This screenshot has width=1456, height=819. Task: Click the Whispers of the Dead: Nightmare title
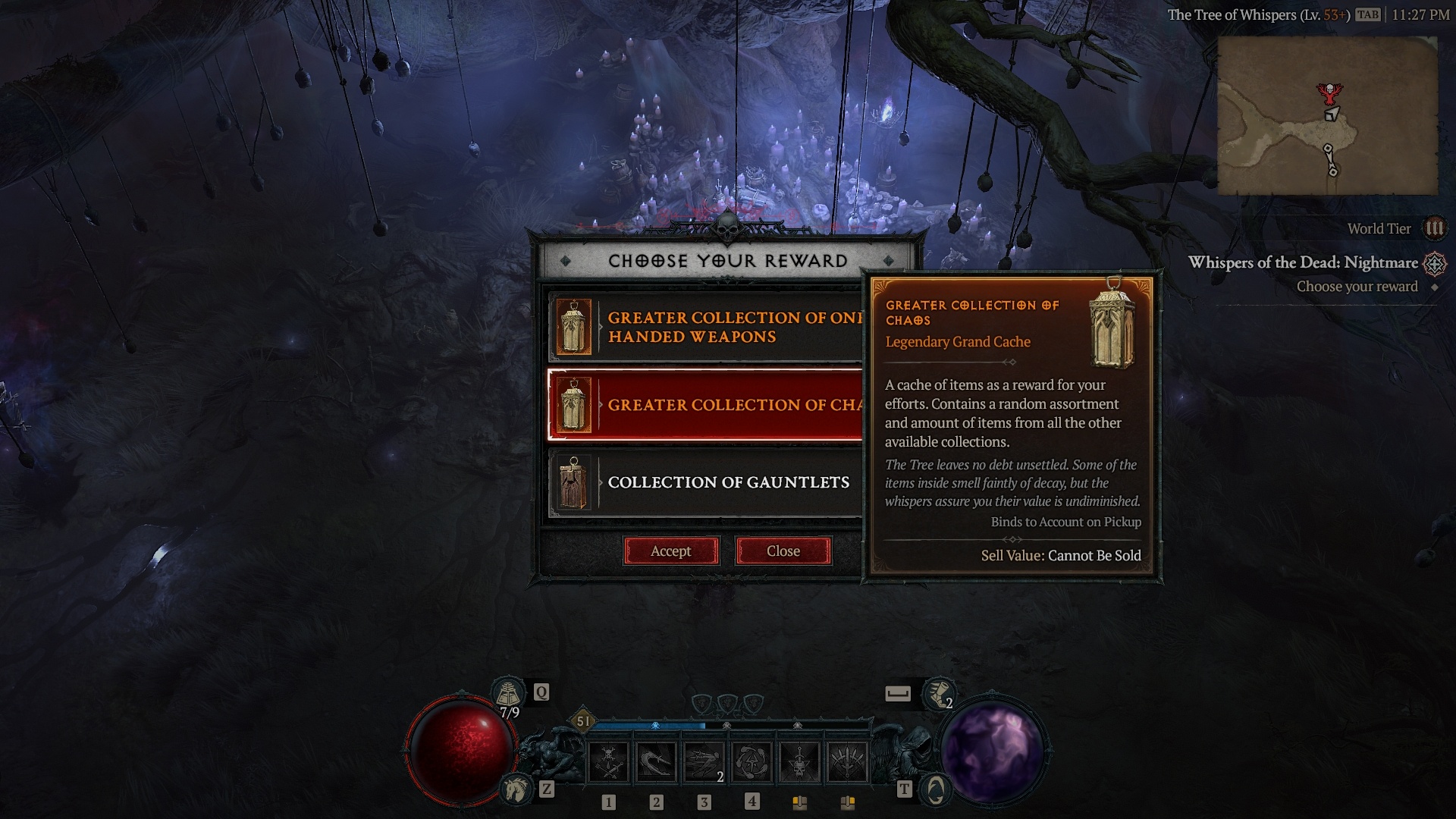1304,263
